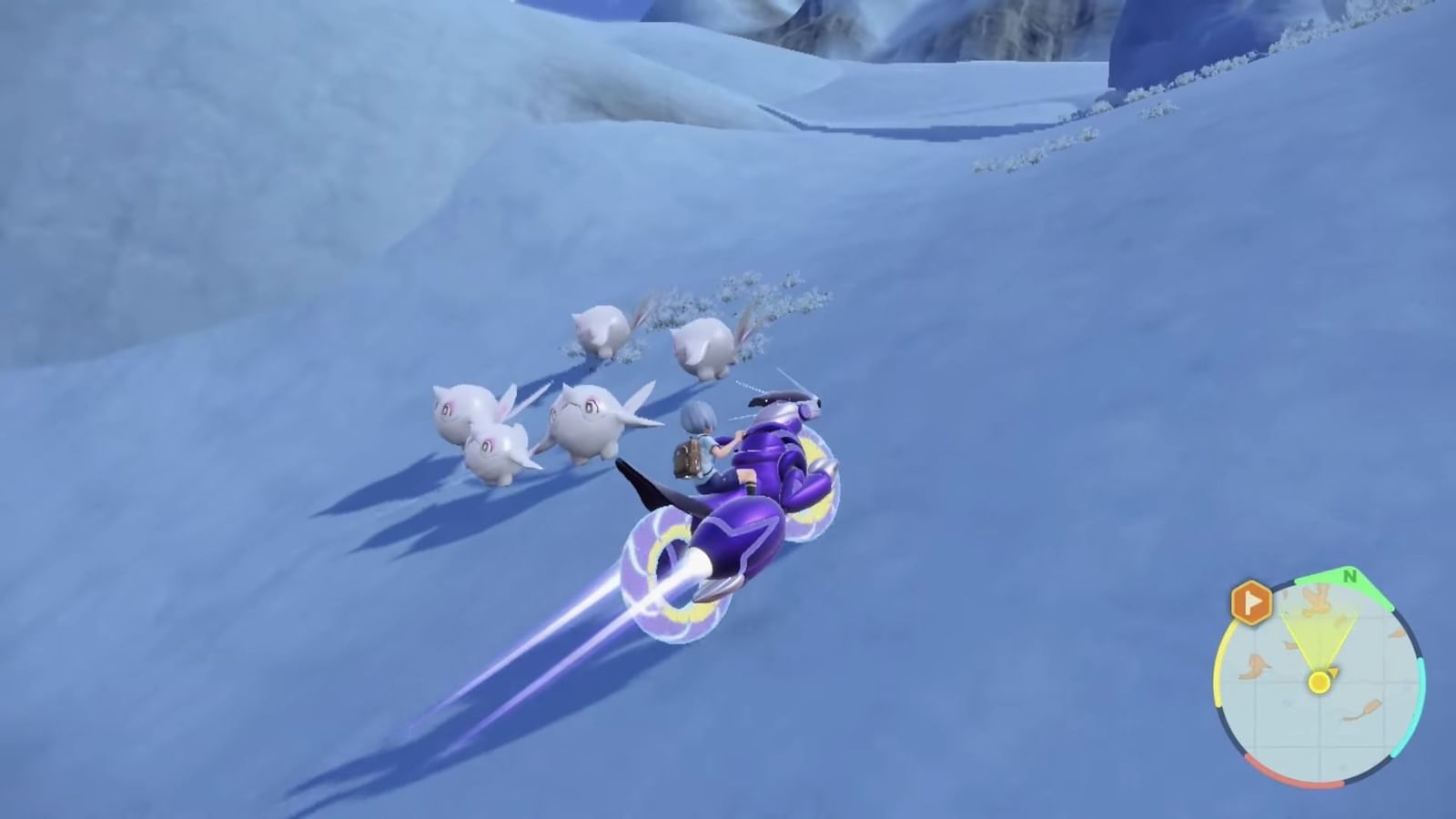Click the player direction arrow beside the position marker

click(1334, 672)
